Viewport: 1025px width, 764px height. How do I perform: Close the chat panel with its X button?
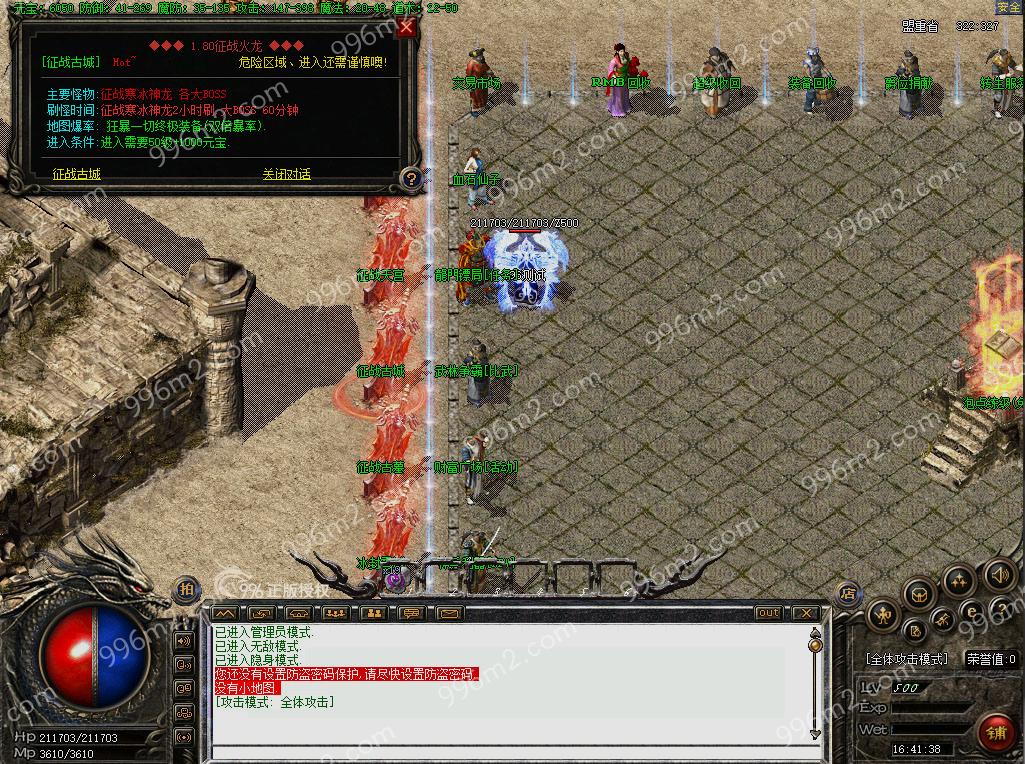tap(805, 612)
